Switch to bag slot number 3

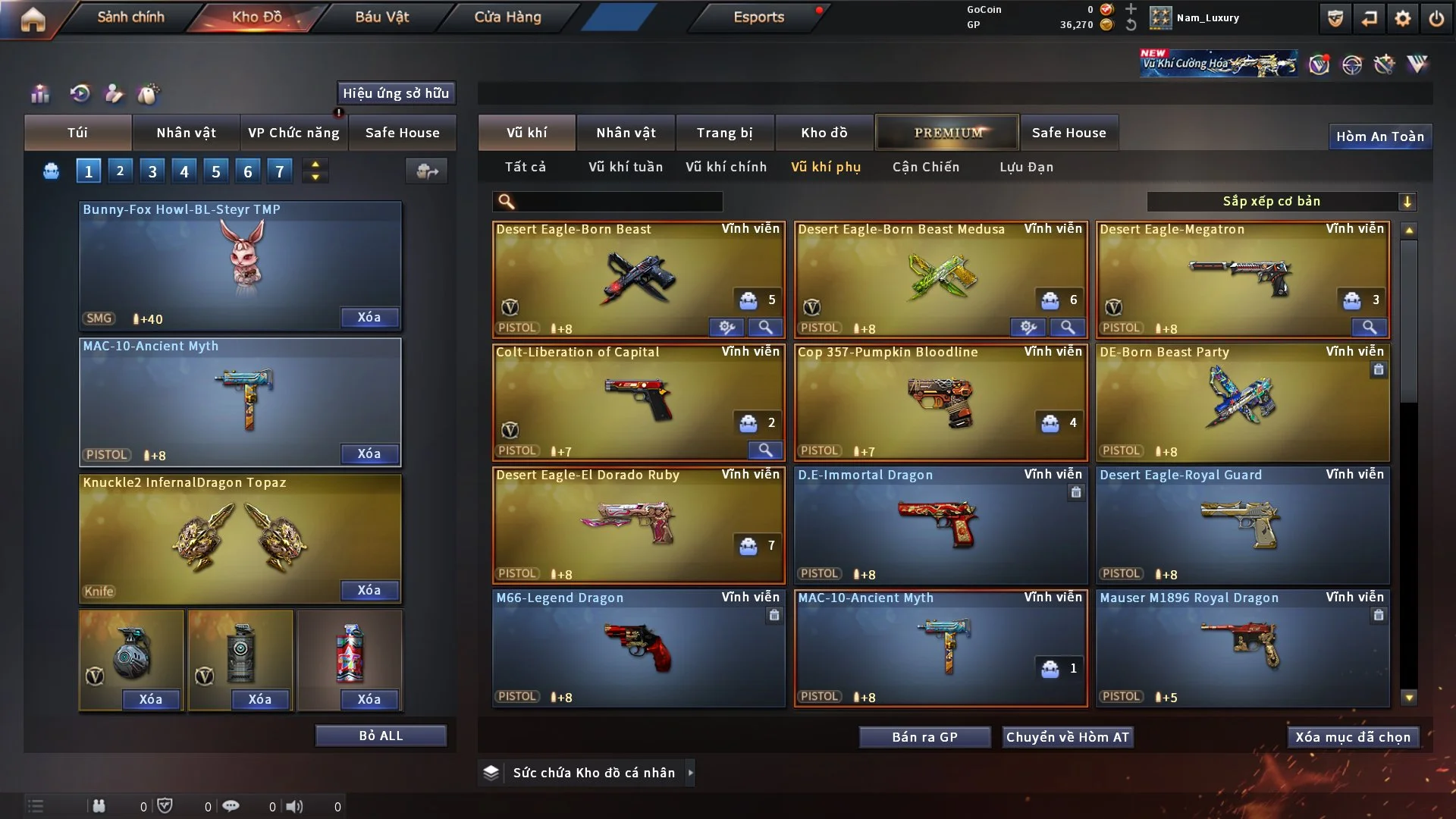[152, 171]
